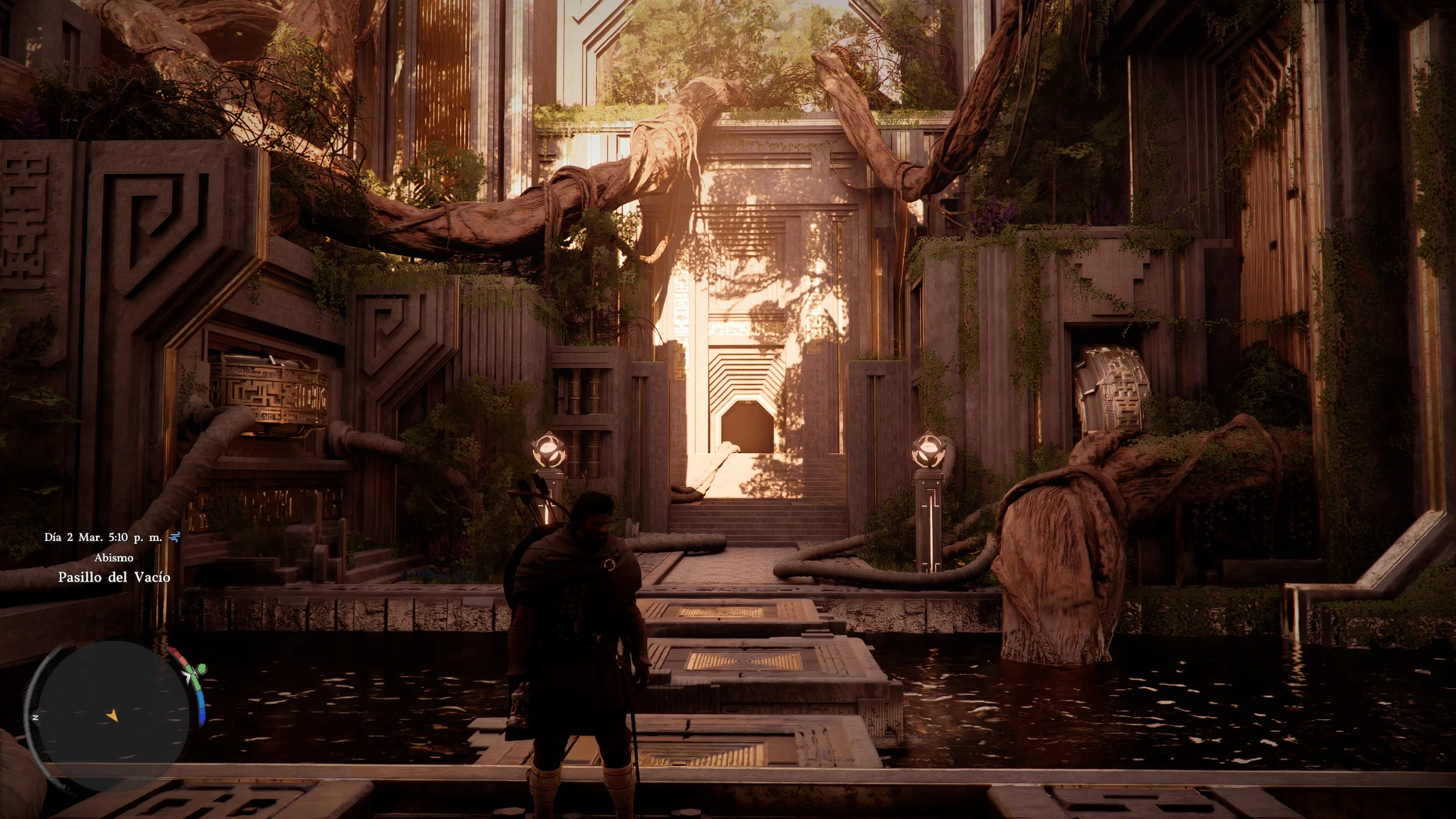Select the green leaf icon beside the minimap
The width and height of the screenshot is (1456, 819).
coord(202,668)
